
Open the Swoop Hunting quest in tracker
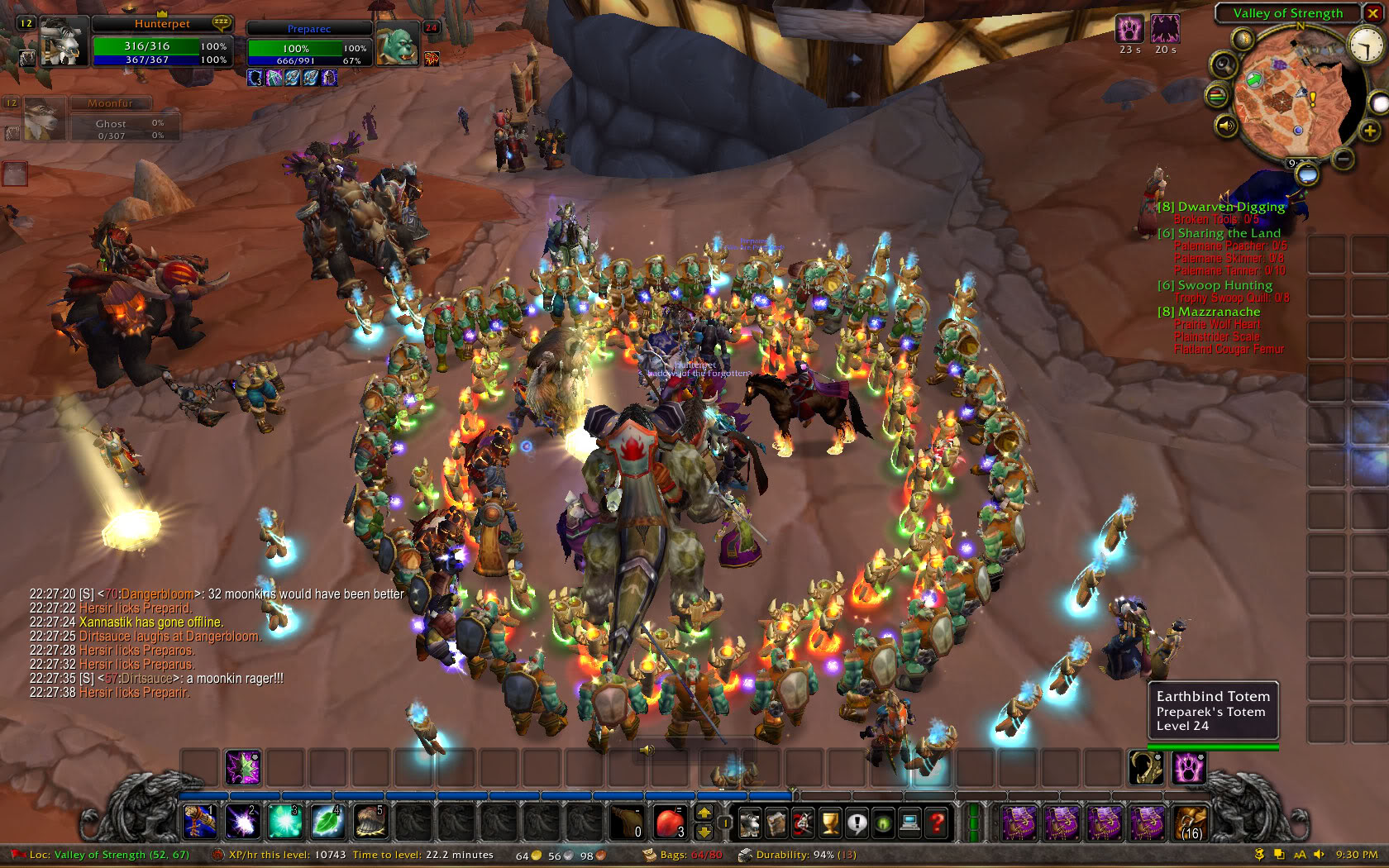click(x=1224, y=285)
